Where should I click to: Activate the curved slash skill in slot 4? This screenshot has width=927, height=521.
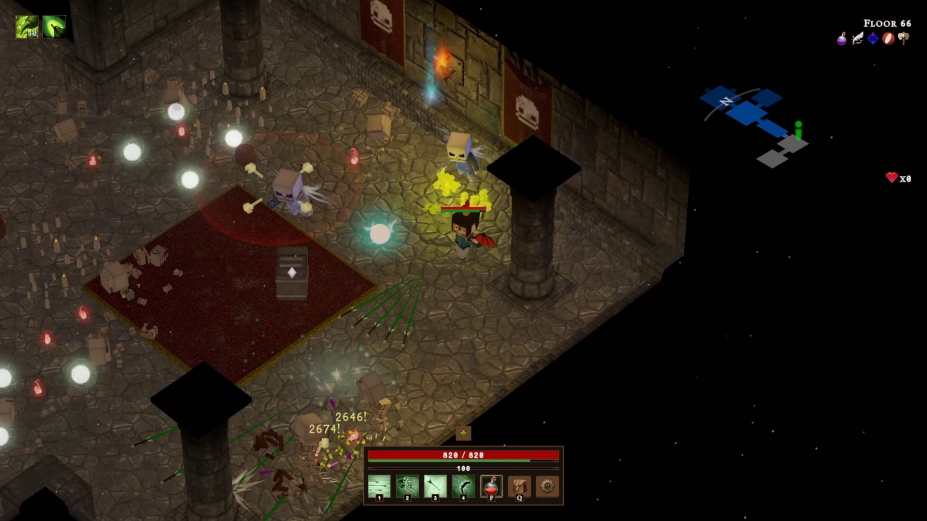[x=463, y=487]
